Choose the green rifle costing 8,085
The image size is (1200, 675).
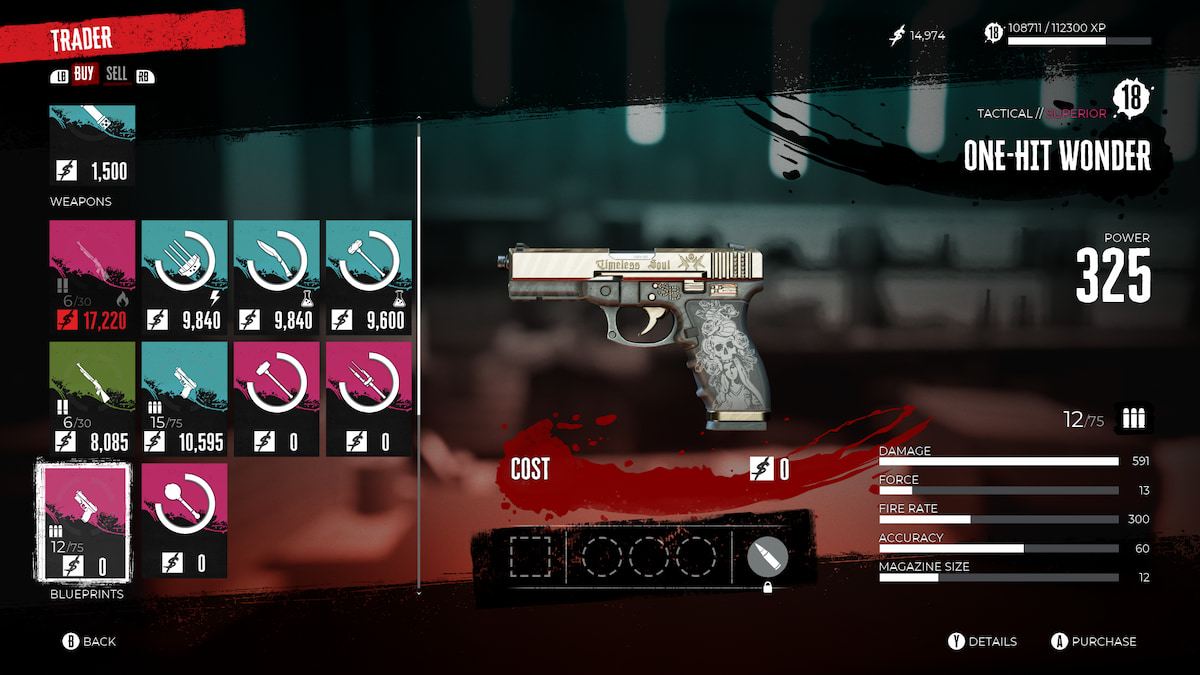[93, 398]
